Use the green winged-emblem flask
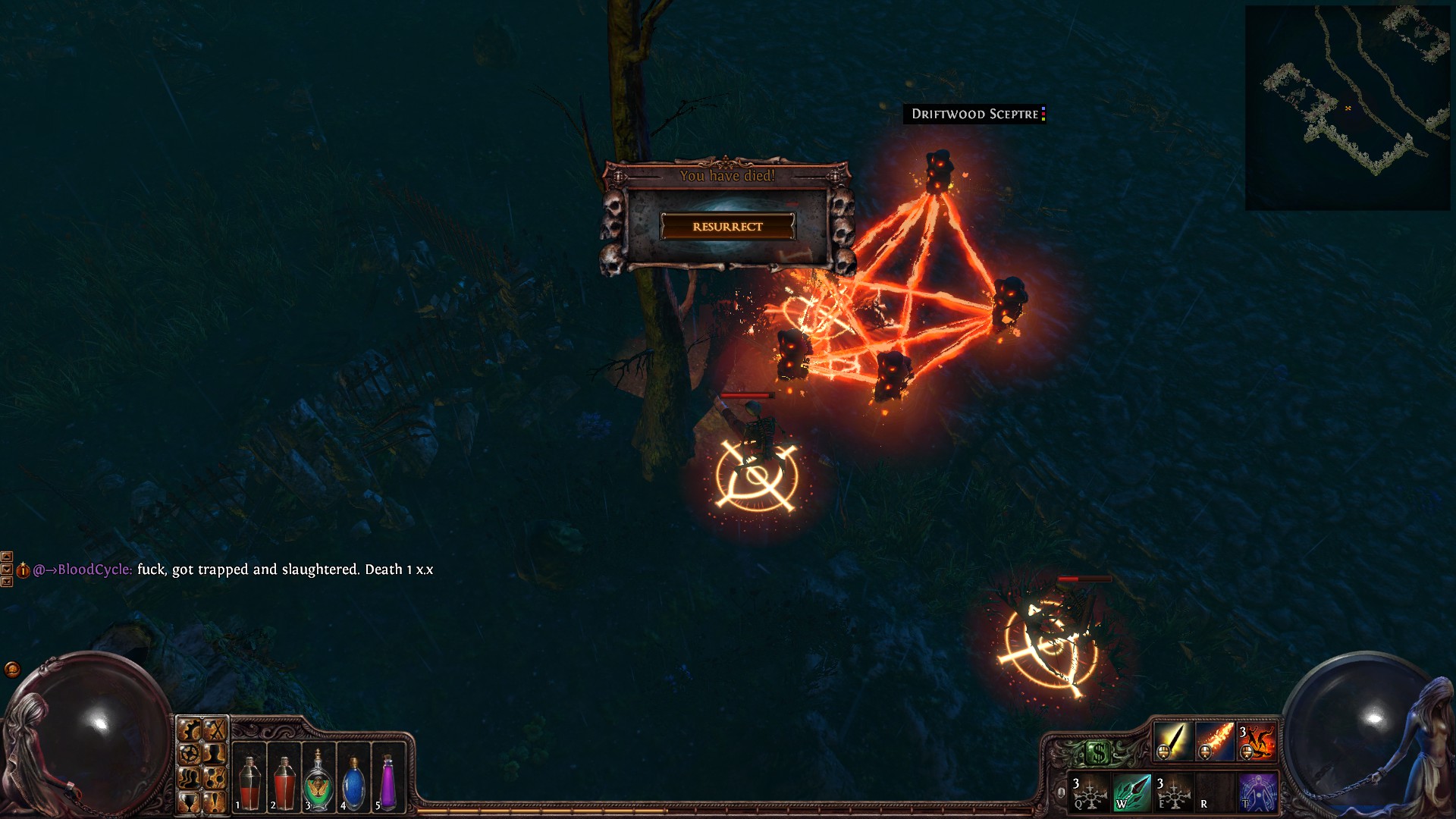Viewport: 1456px width, 819px height. (x=318, y=781)
